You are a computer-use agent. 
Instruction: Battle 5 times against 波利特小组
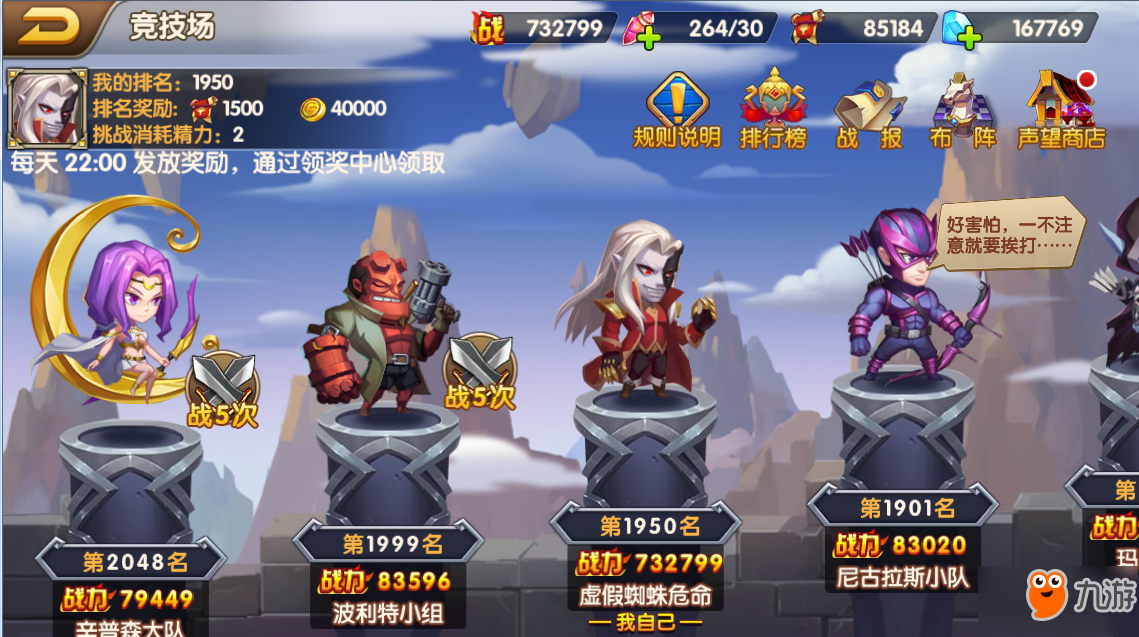pyautogui.click(x=480, y=372)
